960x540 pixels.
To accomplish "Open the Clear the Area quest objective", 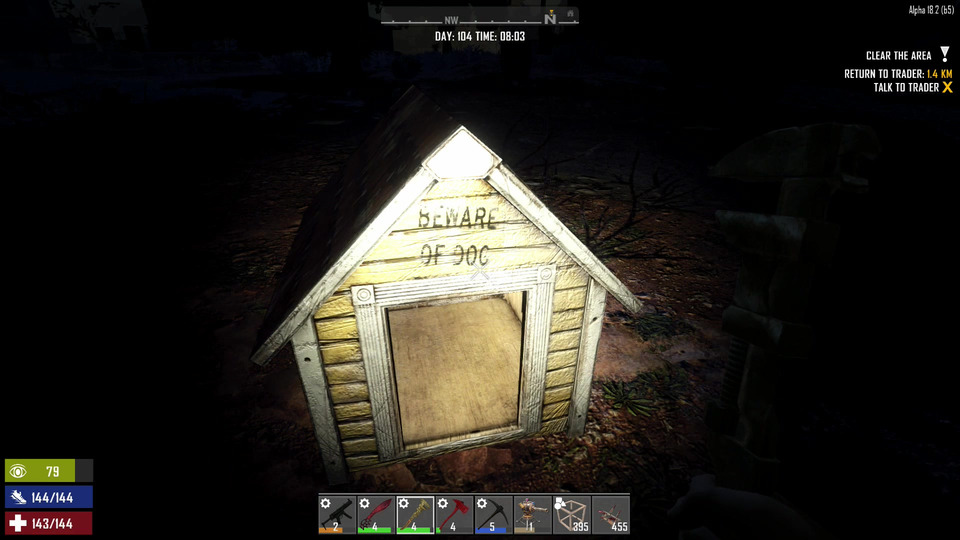I will click(x=899, y=56).
